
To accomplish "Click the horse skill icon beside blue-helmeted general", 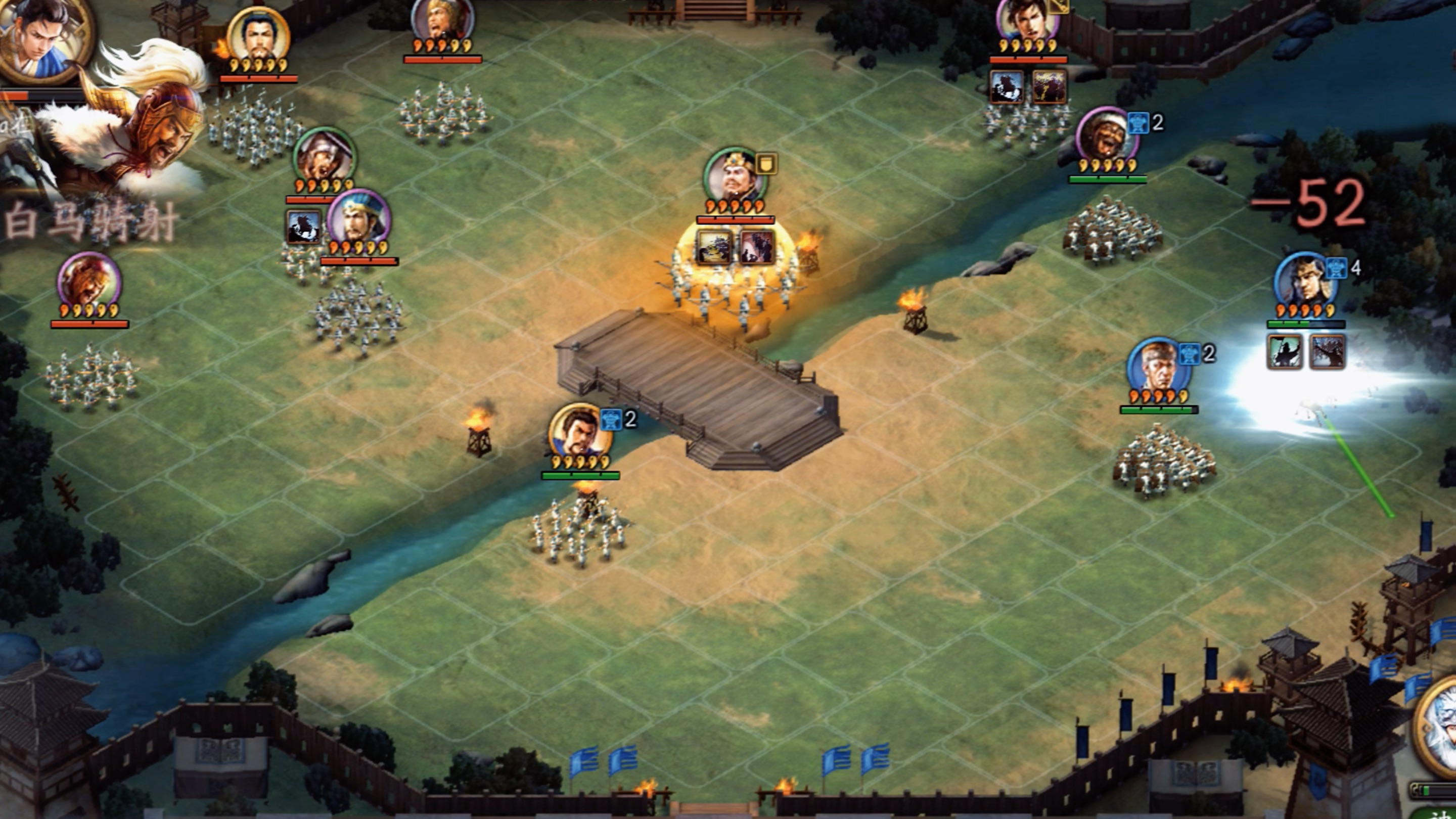I will (x=303, y=227).
